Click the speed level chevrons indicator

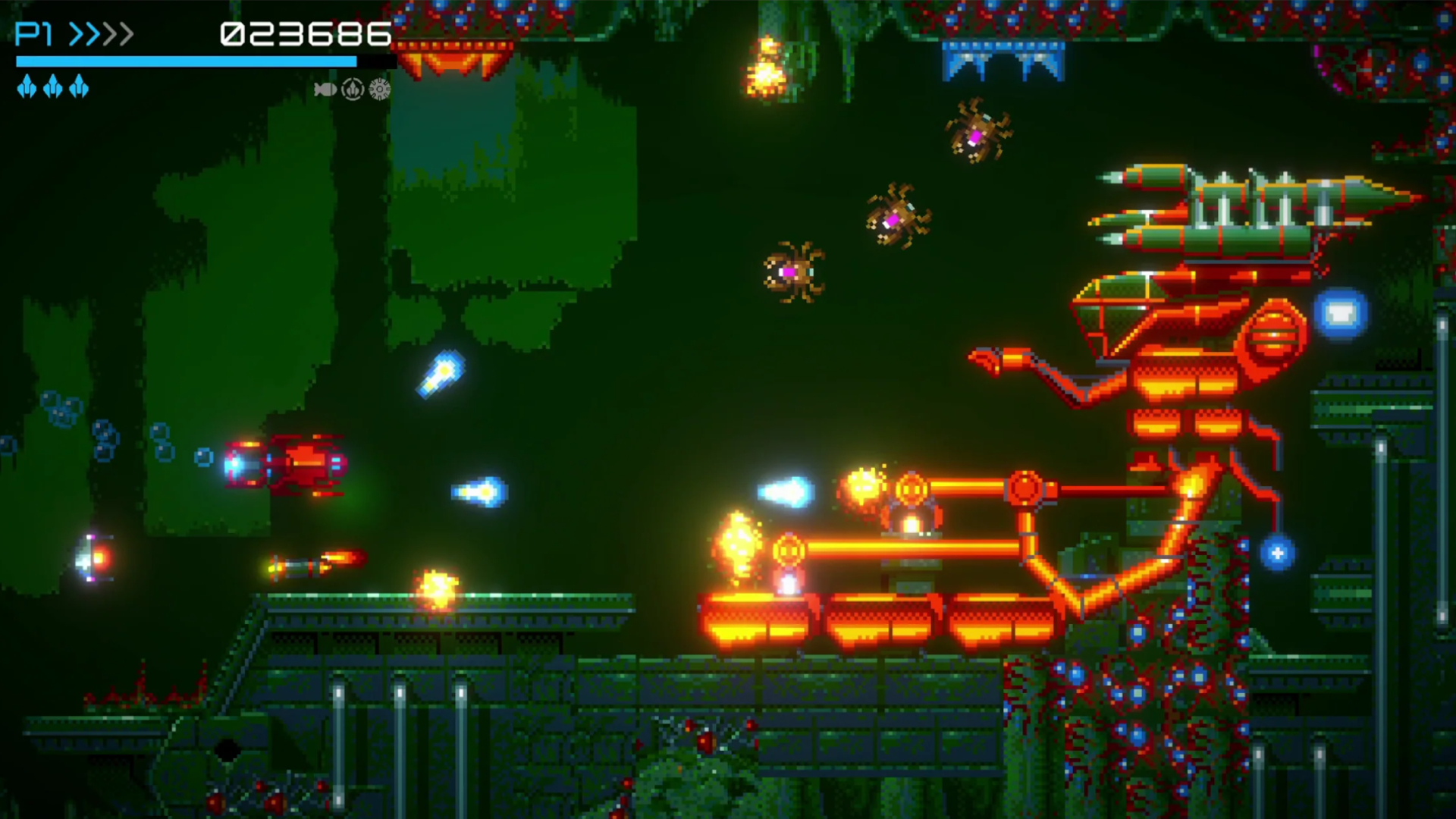pos(102,34)
